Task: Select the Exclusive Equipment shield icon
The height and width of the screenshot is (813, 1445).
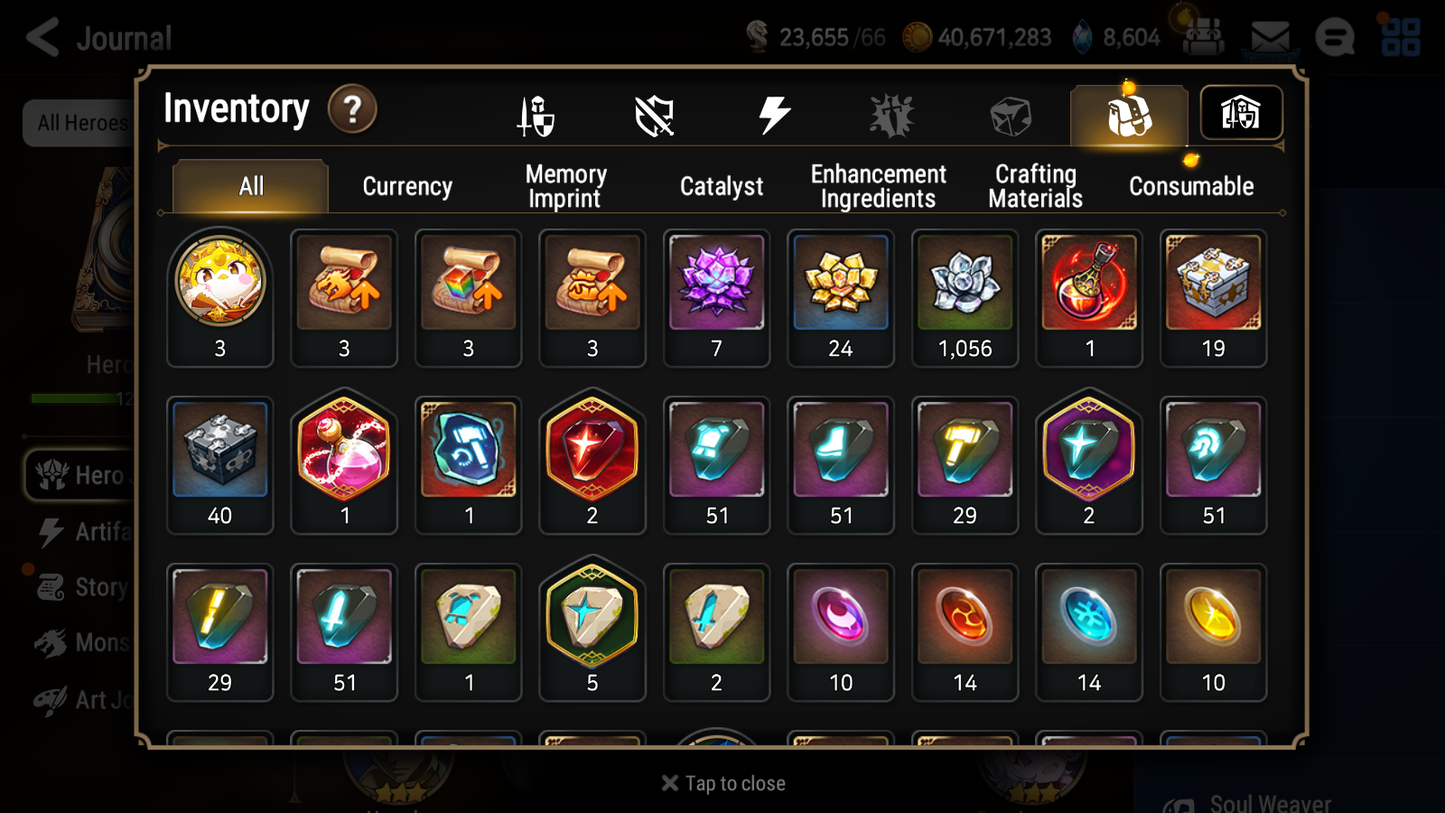Action: 653,113
